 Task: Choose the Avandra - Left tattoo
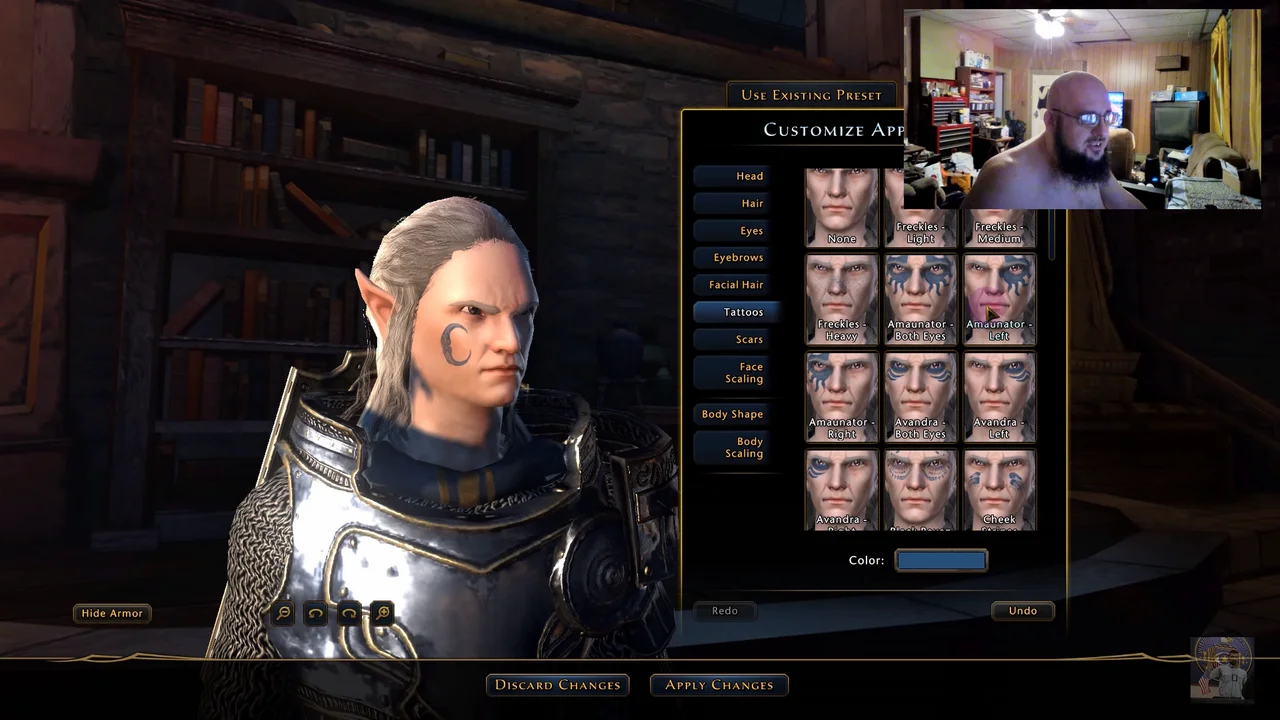pyautogui.click(x=999, y=396)
